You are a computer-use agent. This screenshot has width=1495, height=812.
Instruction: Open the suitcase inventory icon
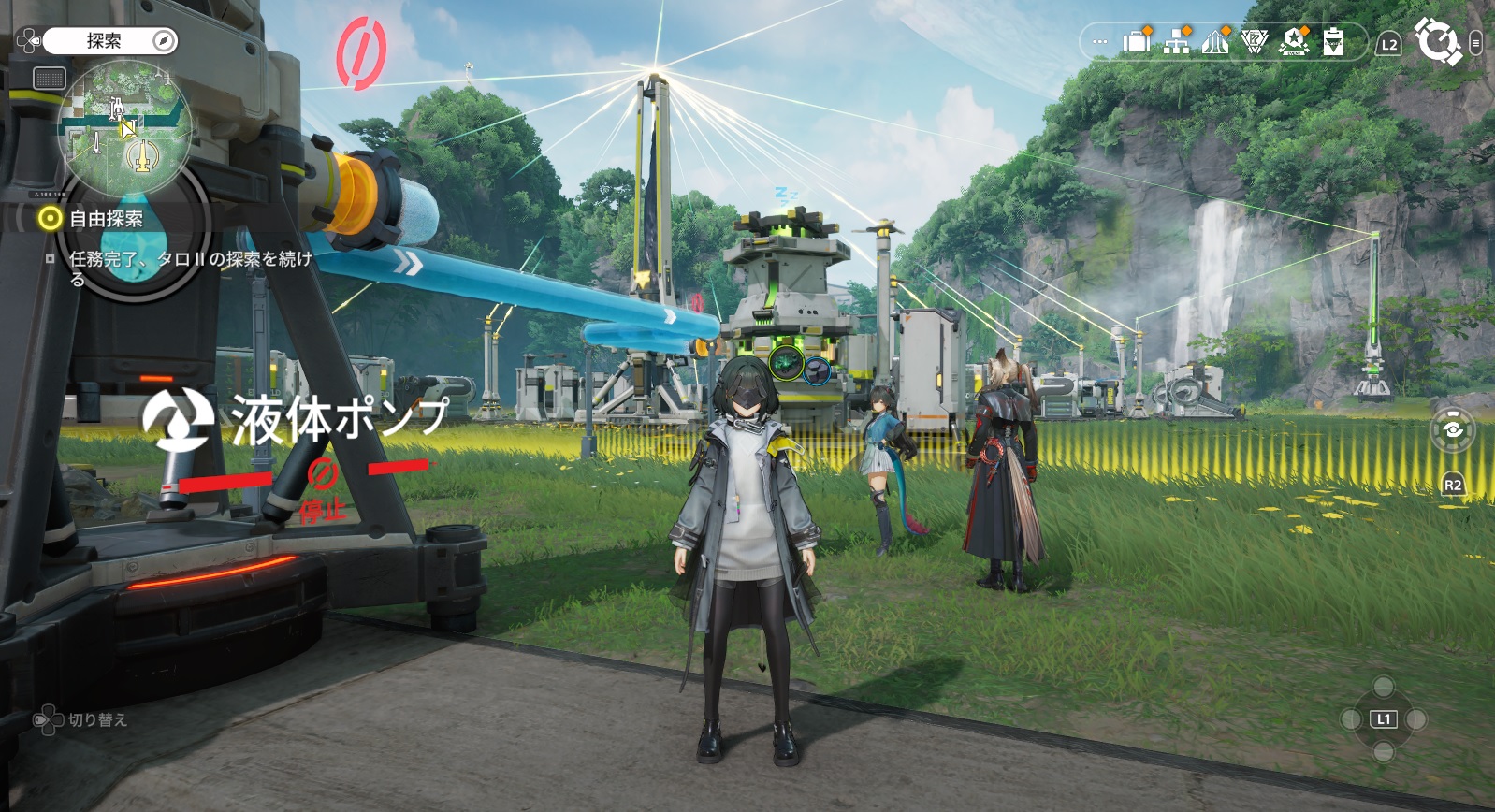click(x=1137, y=41)
